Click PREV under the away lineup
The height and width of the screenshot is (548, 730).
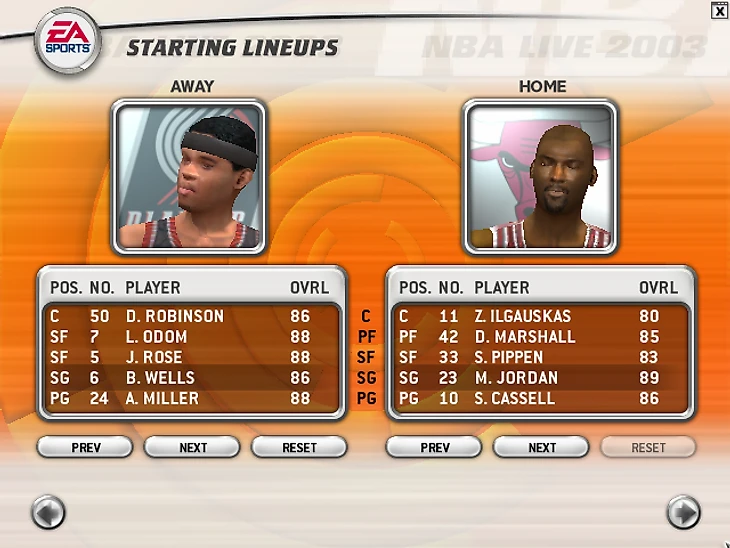coord(86,447)
